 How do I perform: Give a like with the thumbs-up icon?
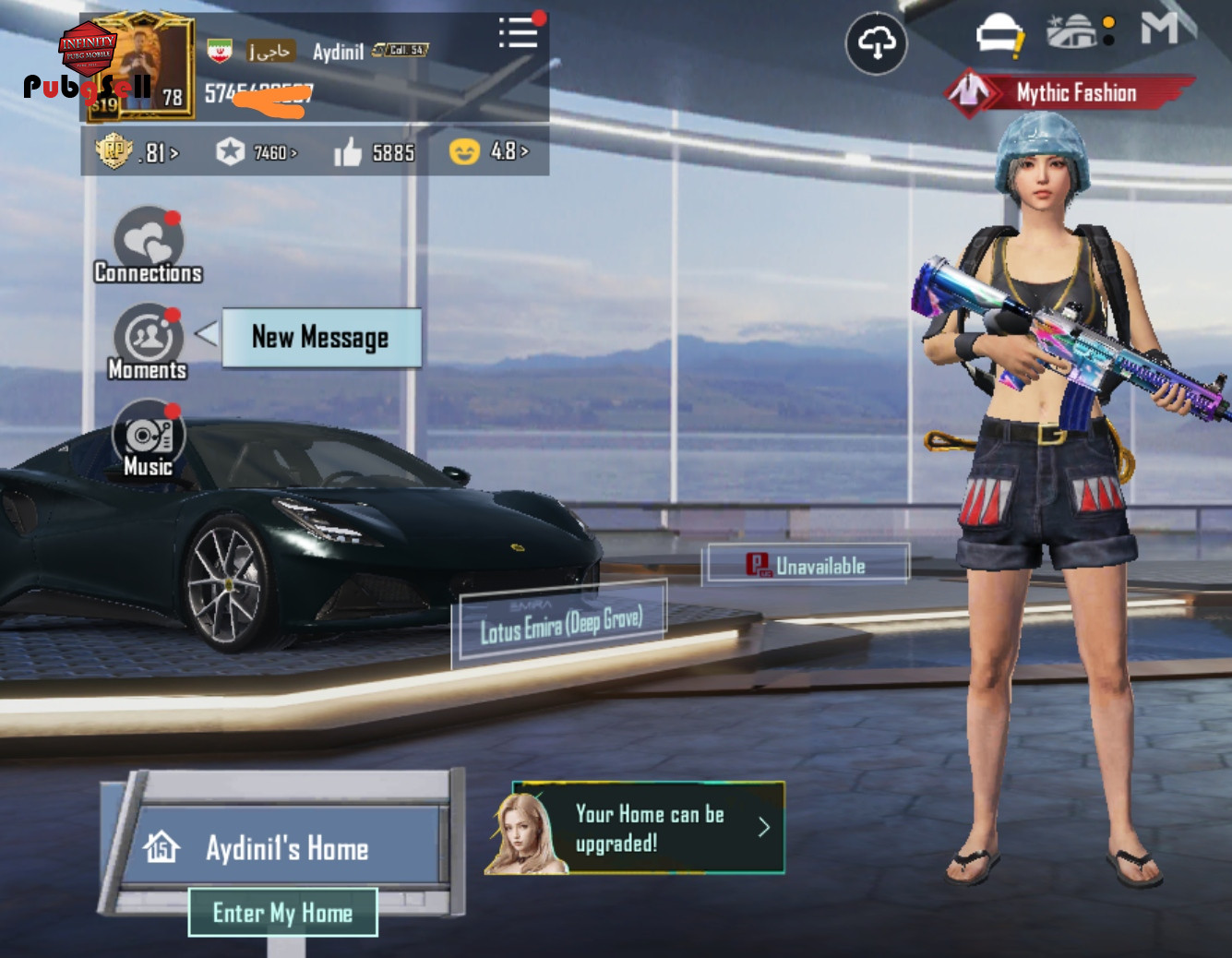click(x=348, y=152)
